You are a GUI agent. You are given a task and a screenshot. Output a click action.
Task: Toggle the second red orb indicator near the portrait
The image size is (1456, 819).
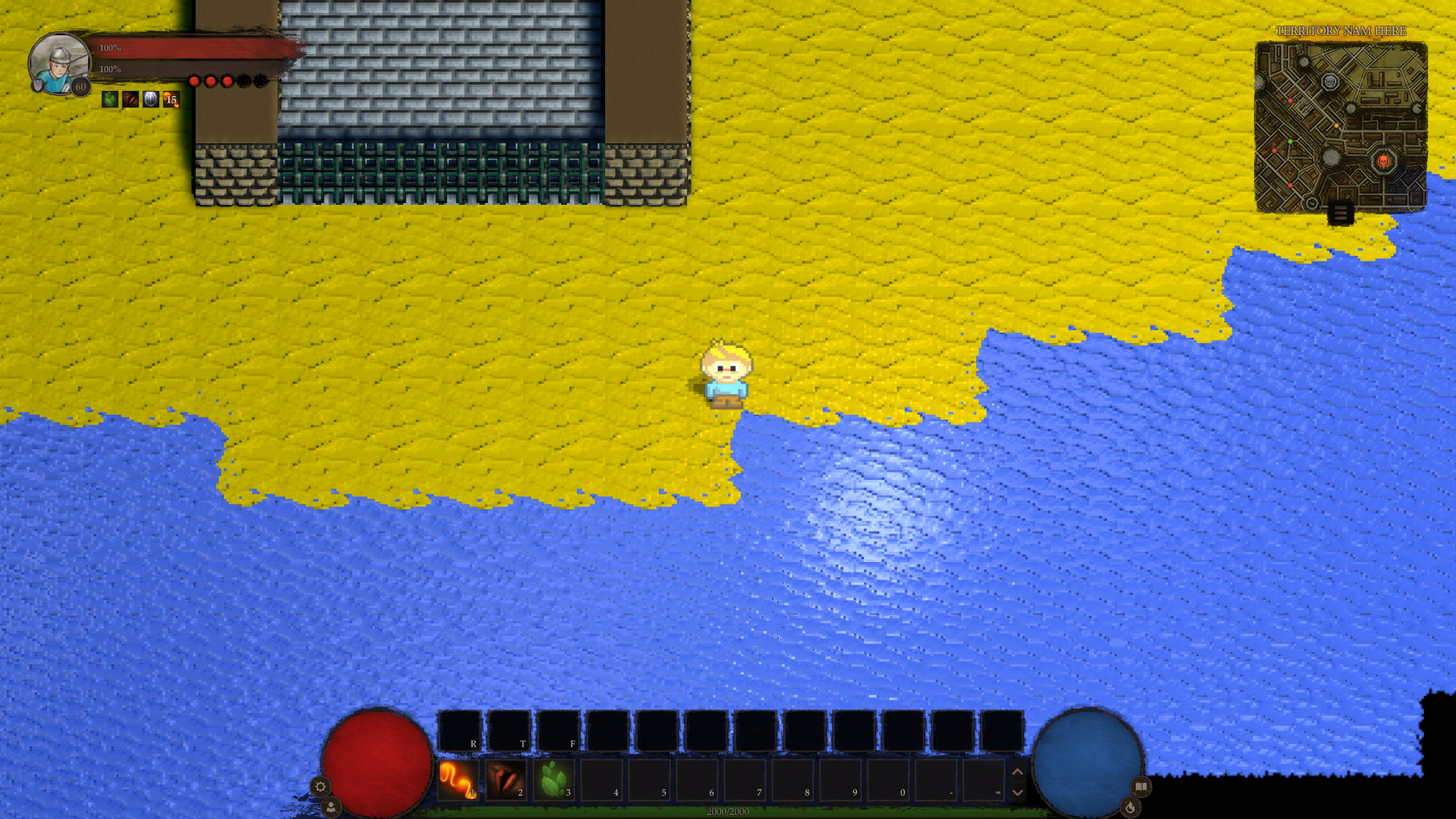click(x=211, y=81)
